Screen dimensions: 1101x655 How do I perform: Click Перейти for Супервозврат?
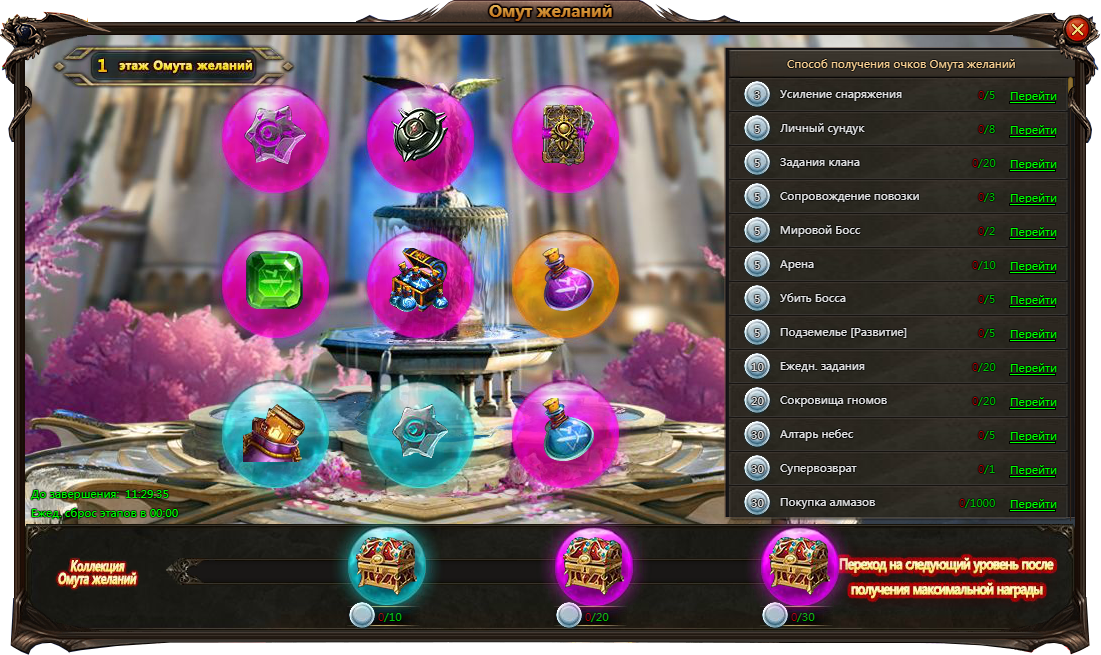click(1033, 471)
